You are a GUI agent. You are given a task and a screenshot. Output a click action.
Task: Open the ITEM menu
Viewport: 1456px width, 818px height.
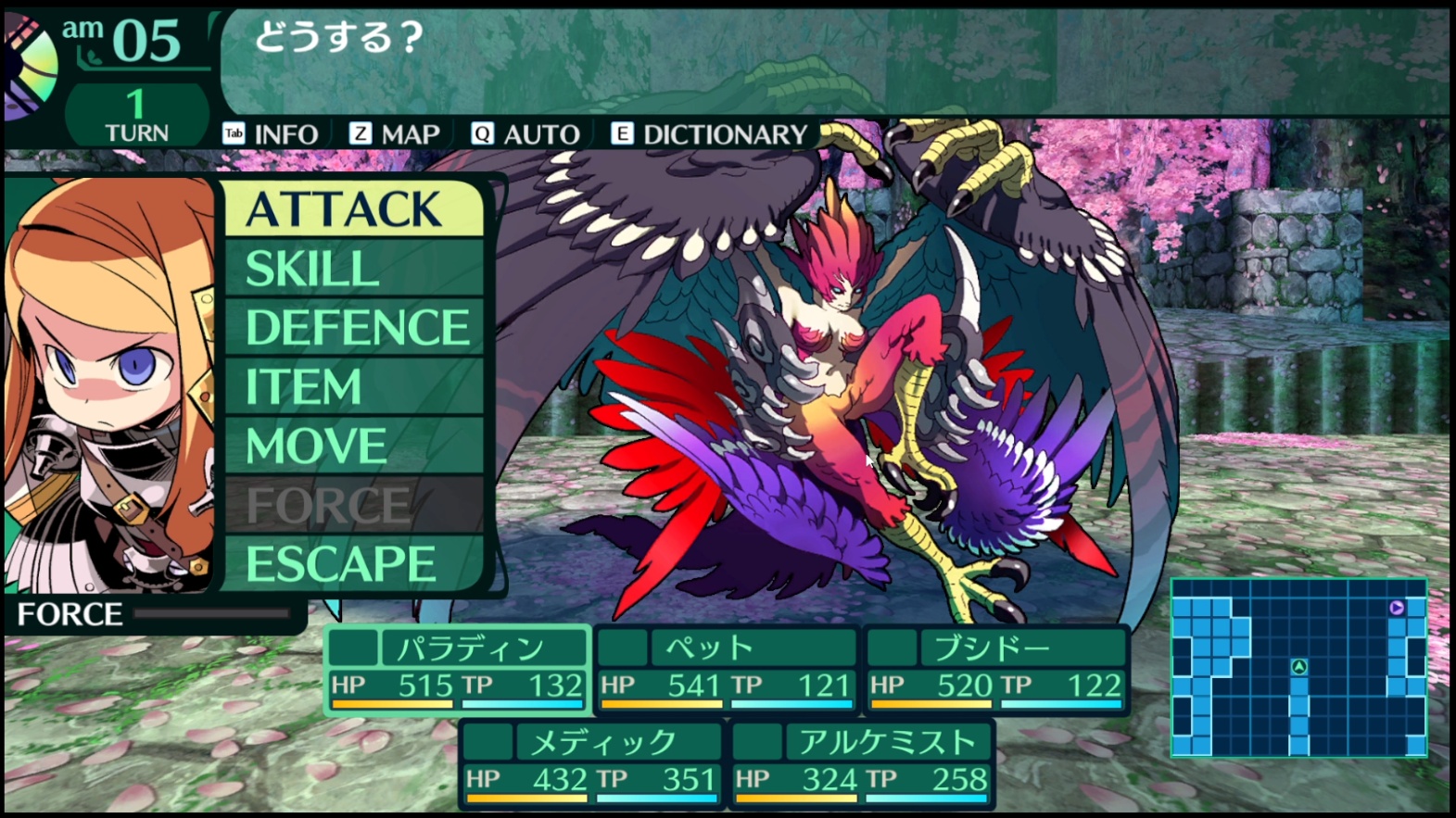[x=353, y=387]
